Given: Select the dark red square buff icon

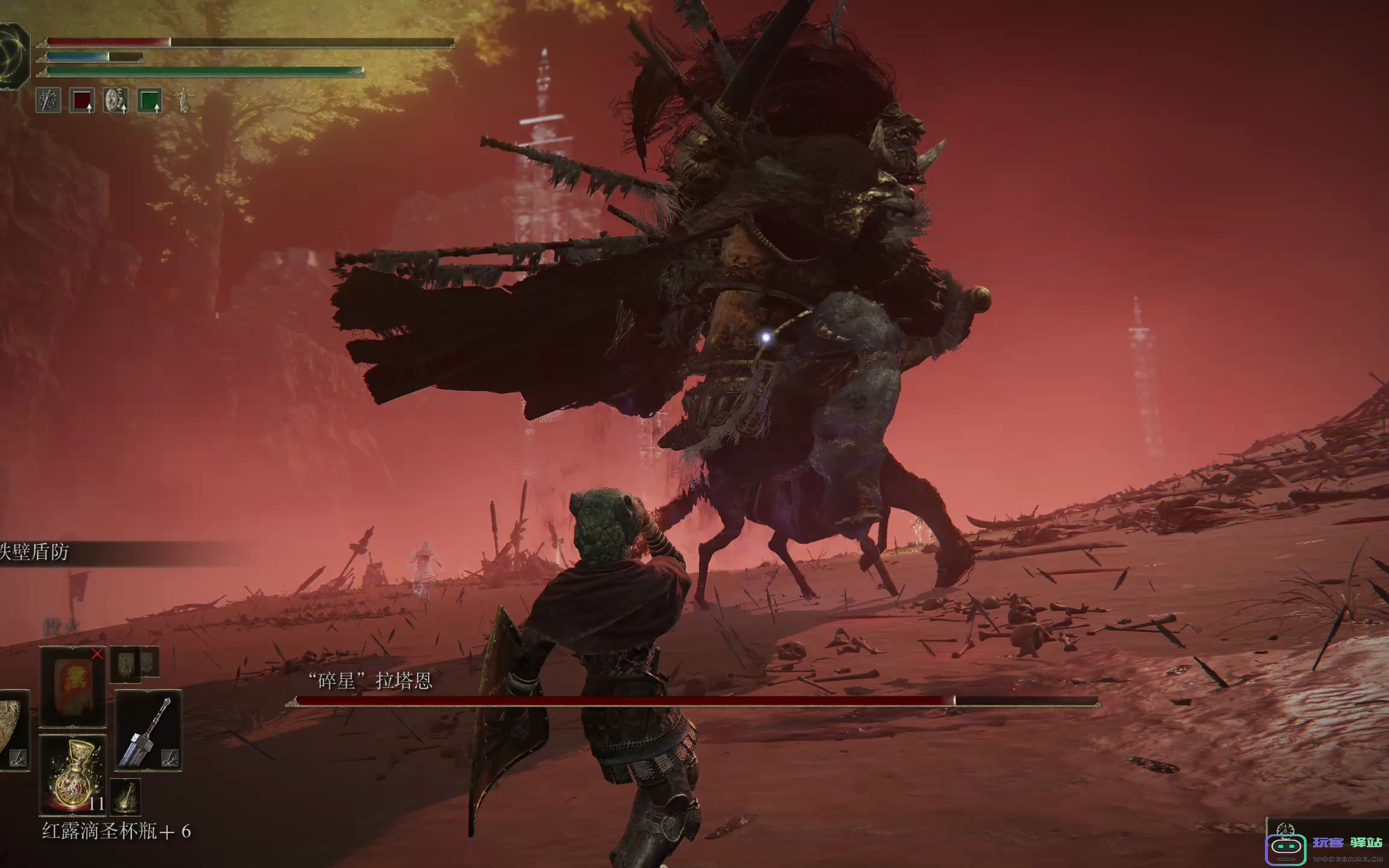Looking at the screenshot, I should tap(82, 100).
